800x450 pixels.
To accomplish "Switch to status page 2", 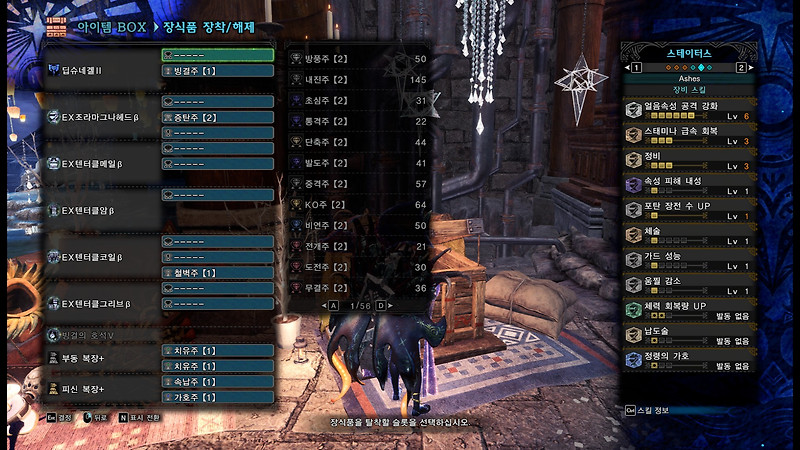I will click(741, 67).
